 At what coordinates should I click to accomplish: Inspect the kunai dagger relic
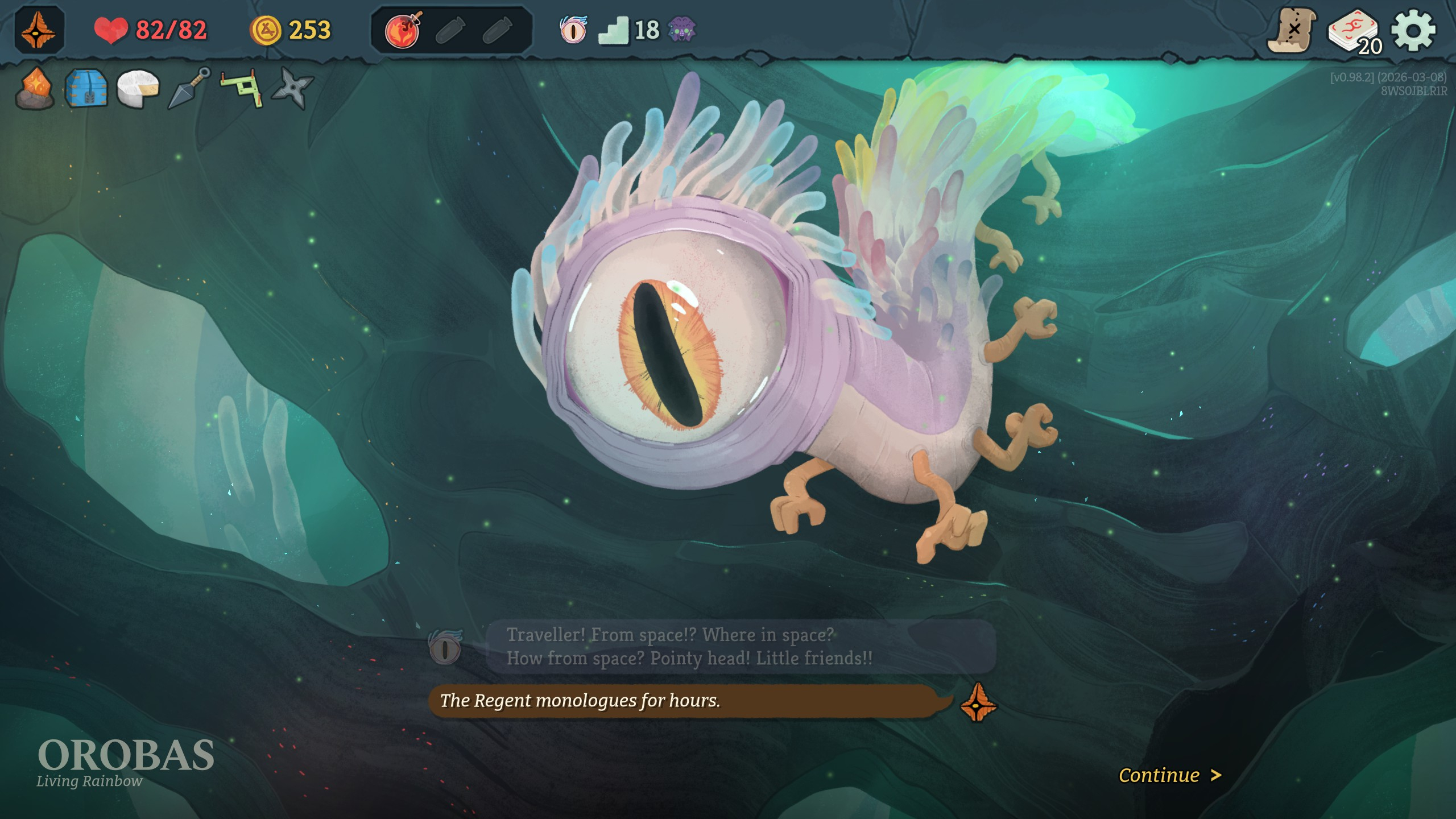[189, 88]
